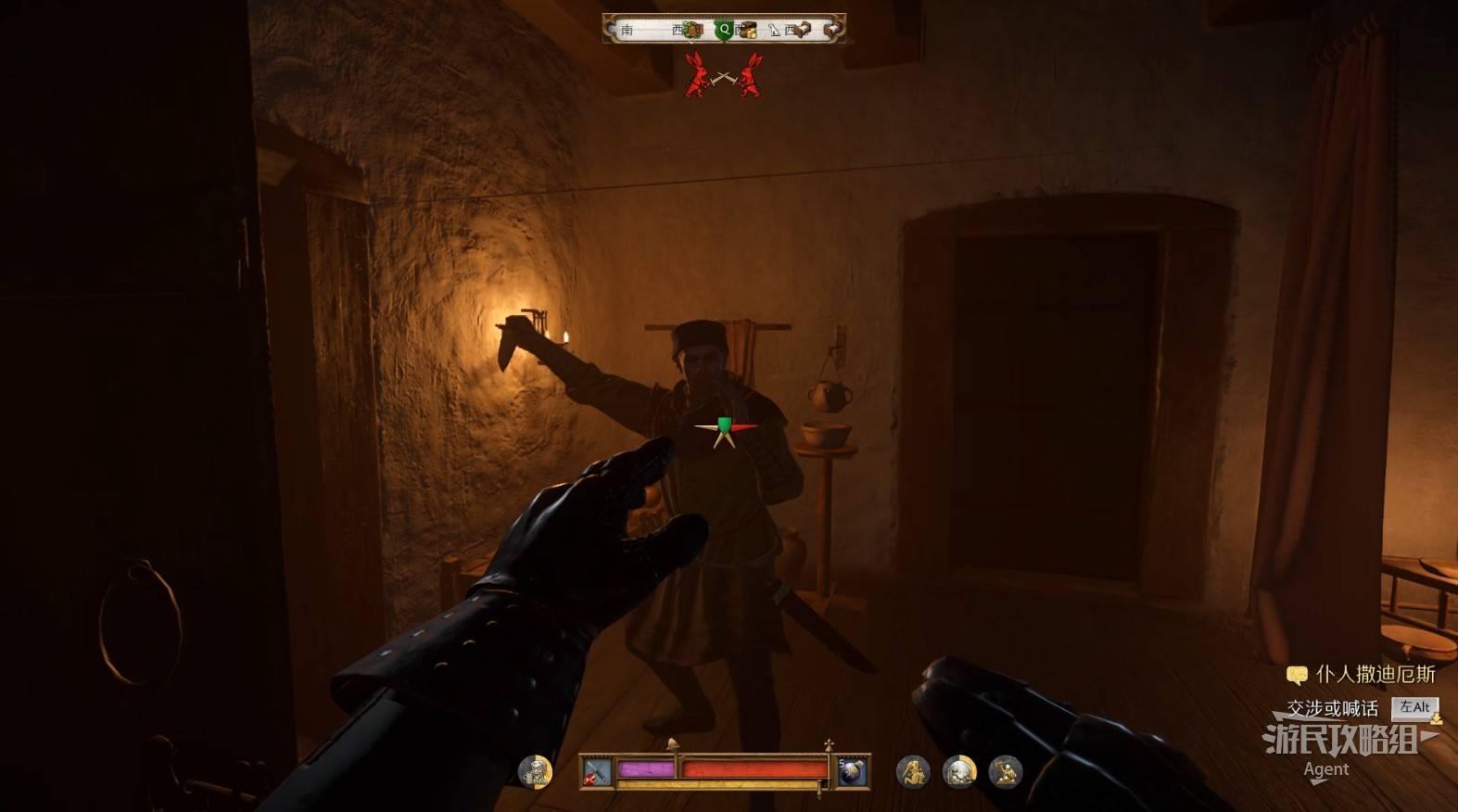This screenshot has height=812, width=1458.
Task: Select the equipped weapon slot with blood drop
Action: click(596, 771)
